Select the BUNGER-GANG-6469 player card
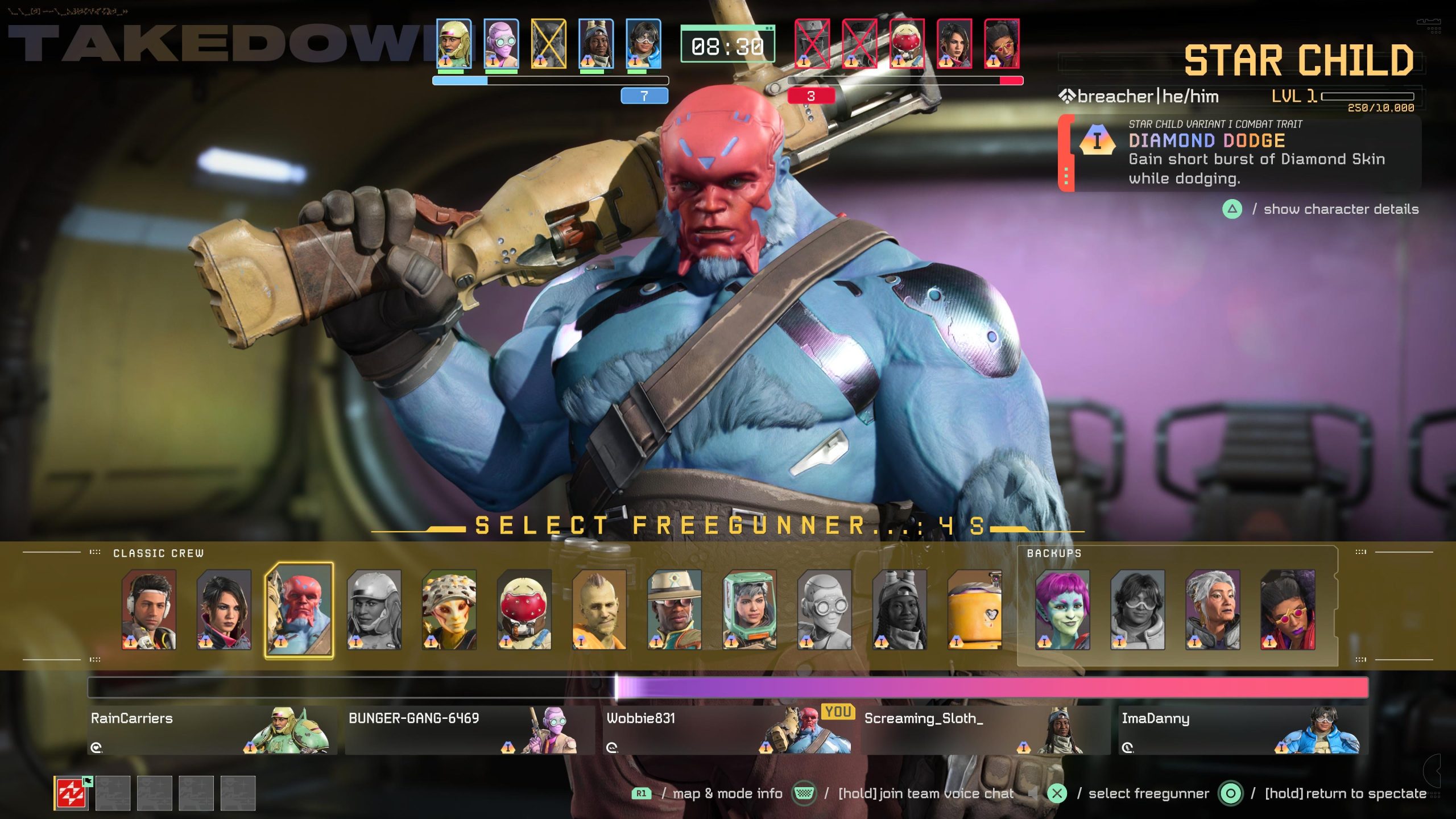 (x=470, y=731)
